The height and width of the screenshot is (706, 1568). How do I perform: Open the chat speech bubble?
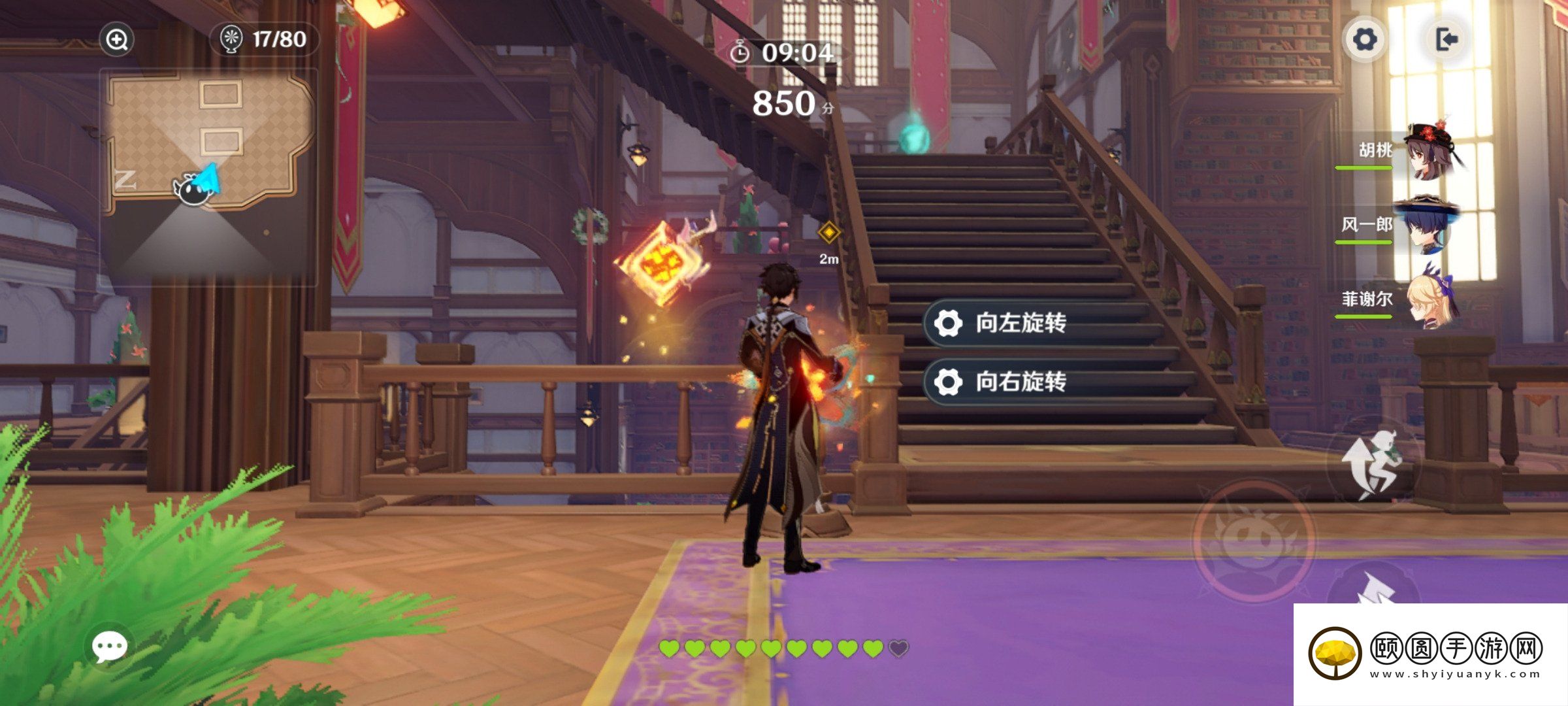click(x=109, y=647)
